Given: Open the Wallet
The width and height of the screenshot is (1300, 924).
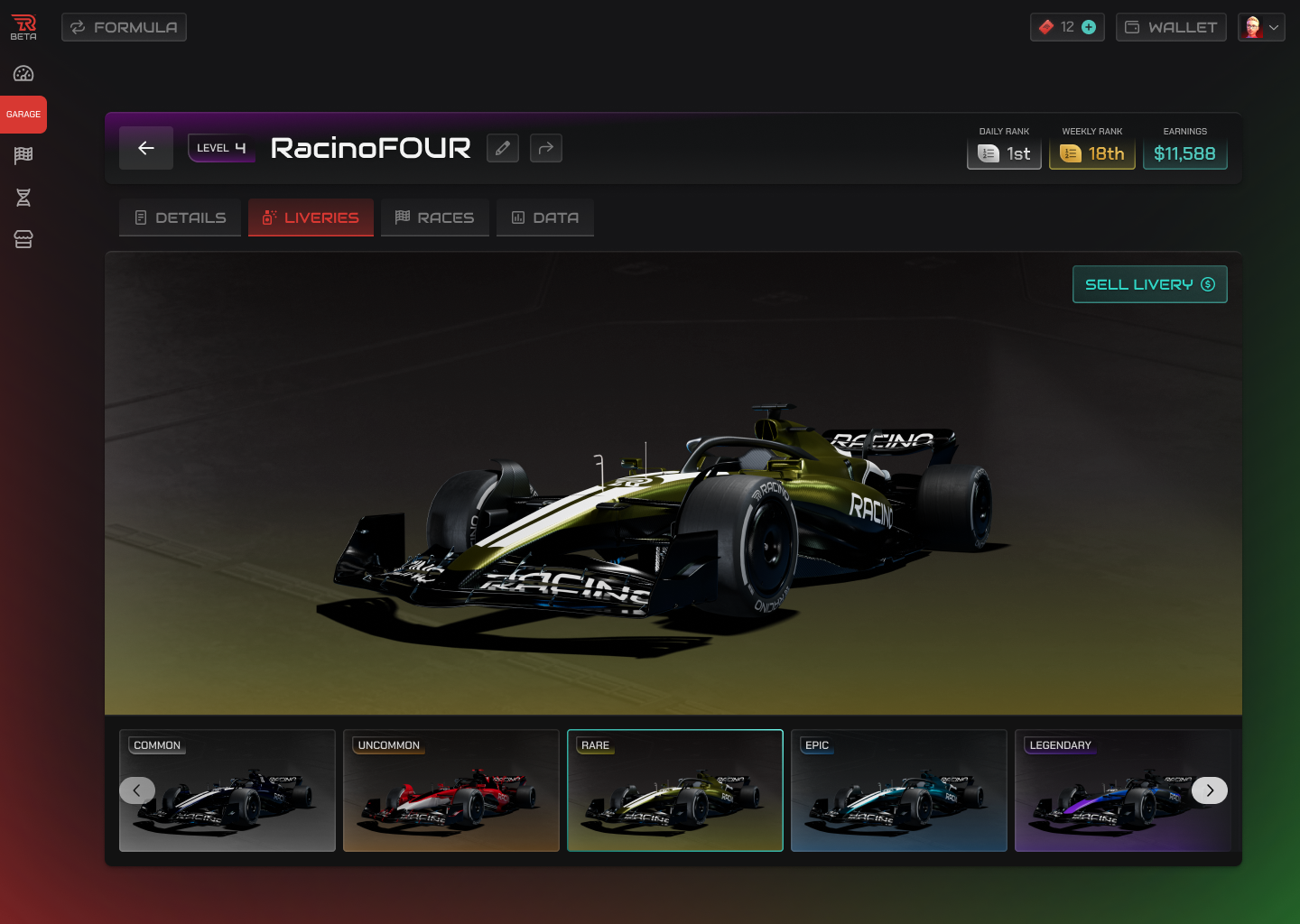Looking at the screenshot, I should click(1171, 27).
